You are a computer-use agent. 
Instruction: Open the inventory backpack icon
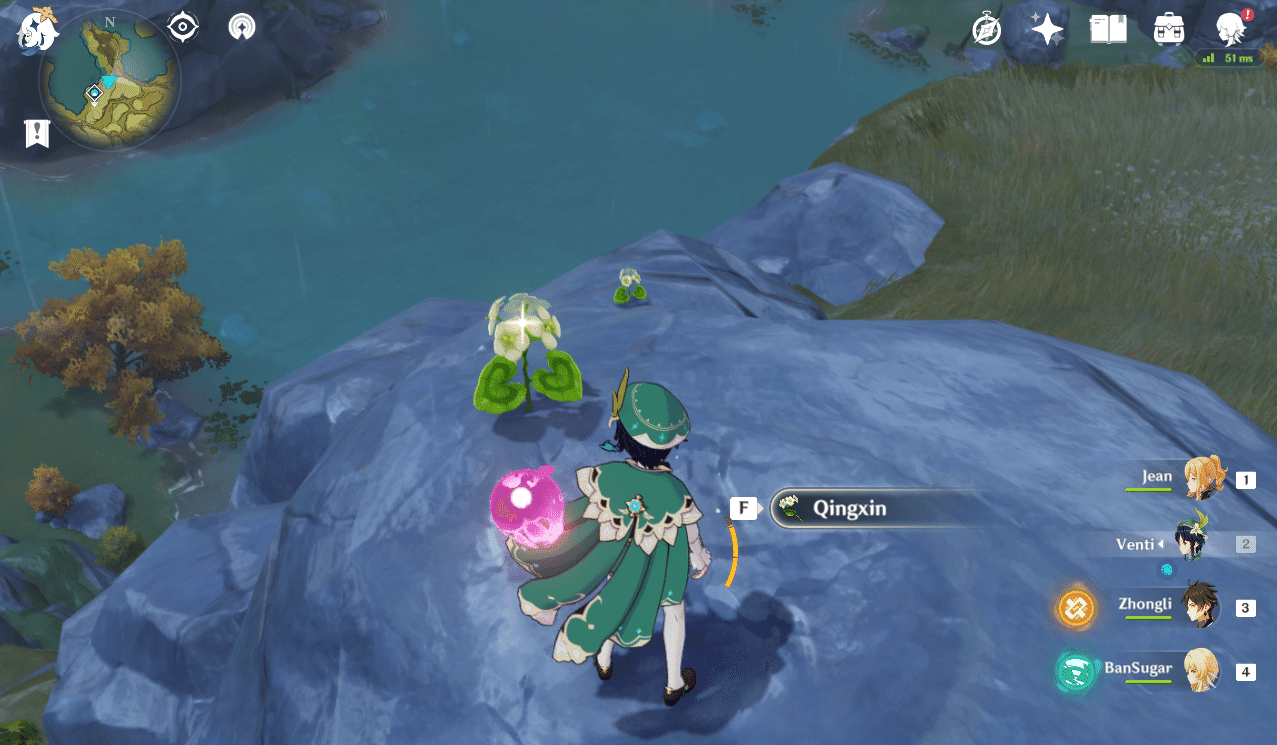[x=1169, y=29]
